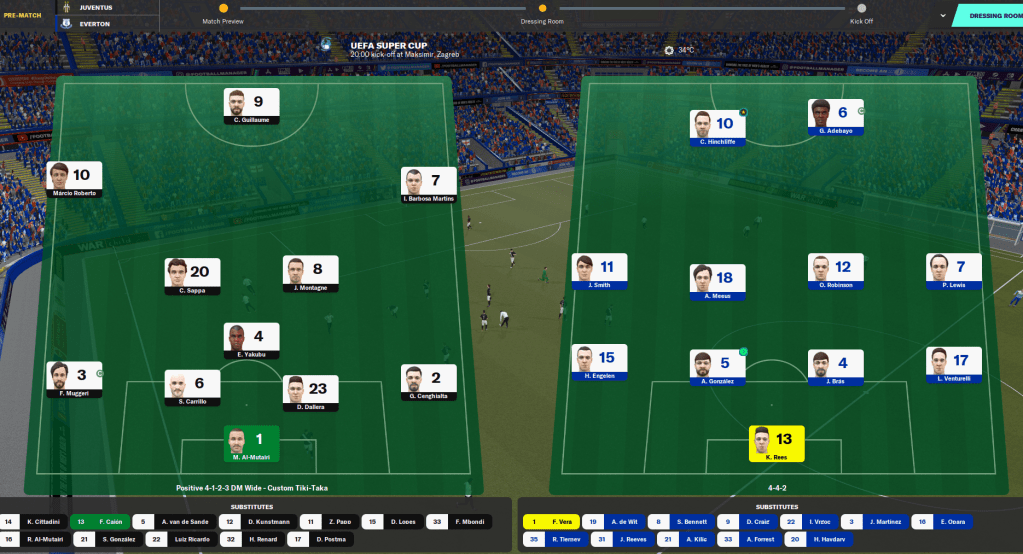Pick E. Yakubu in defensive midfield
Screen dimensions: 1023x554
pyautogui.click(x=251, y=341)
